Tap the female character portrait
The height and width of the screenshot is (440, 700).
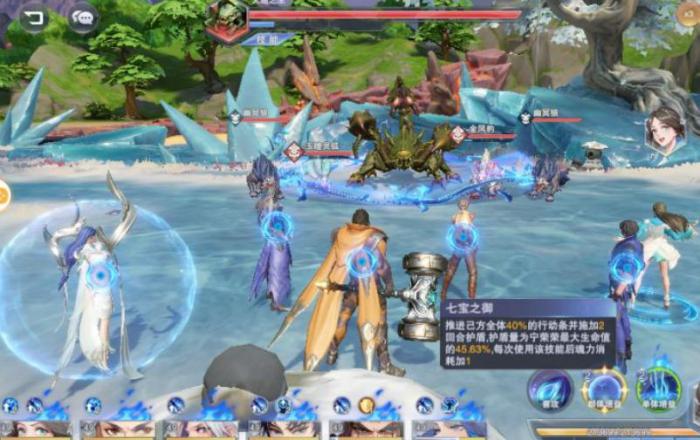[x=664, y=131]
